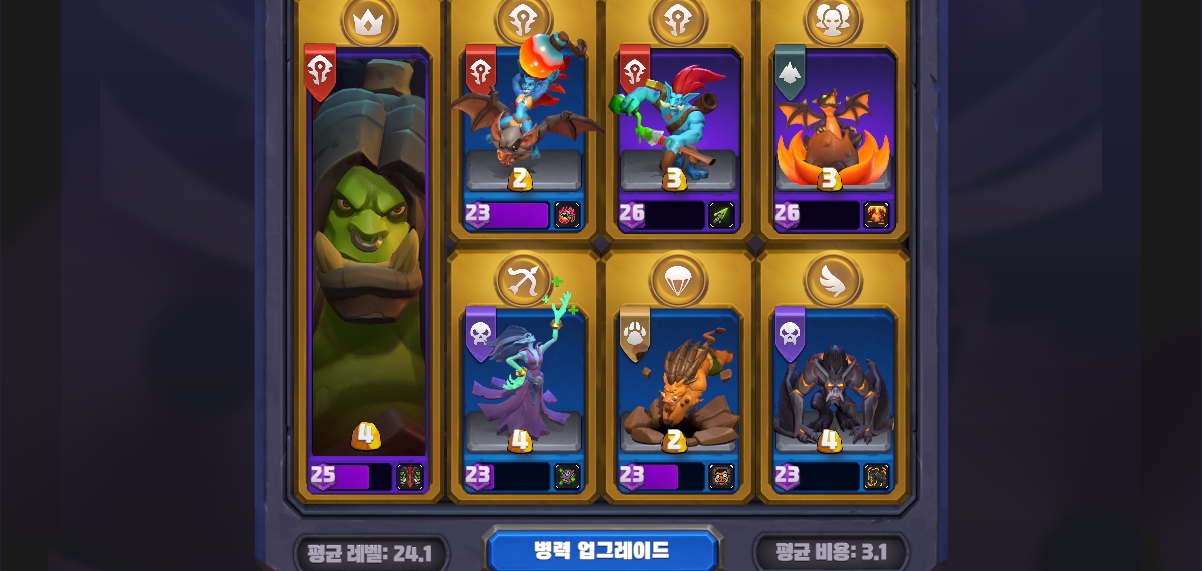Open the banshee card's talent icon
Viewport: 1202px width, 571px height.
(x=568, y=477)
